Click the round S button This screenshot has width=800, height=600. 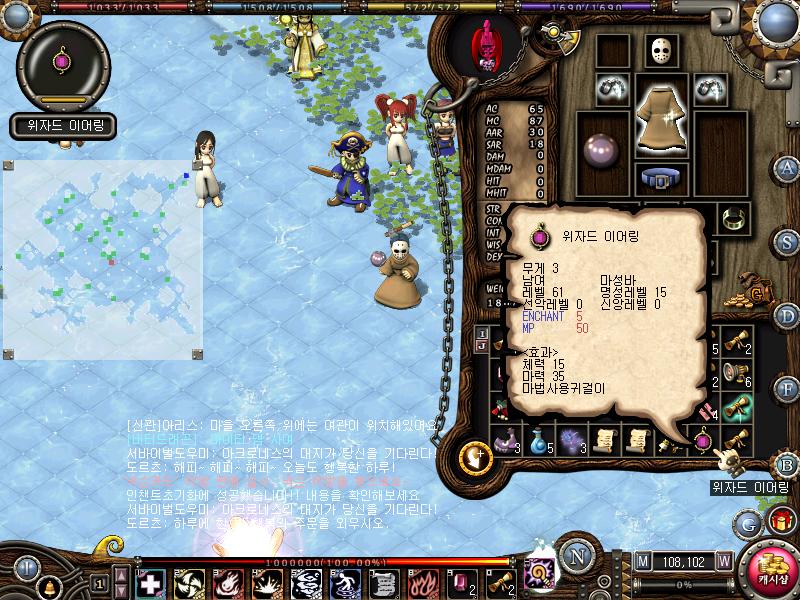(x=787, y=242)
